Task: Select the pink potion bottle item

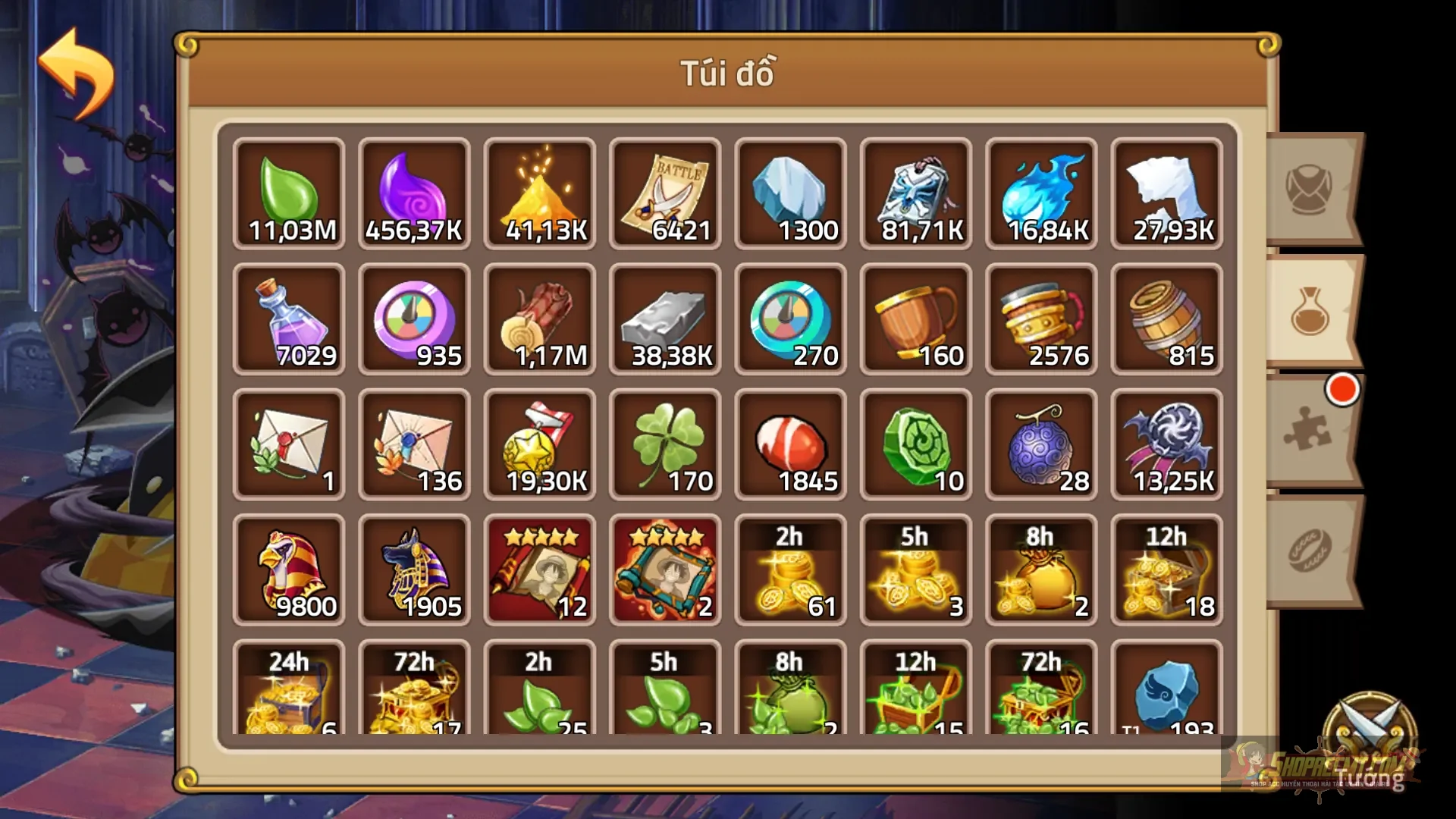Action: coord(288,318)
